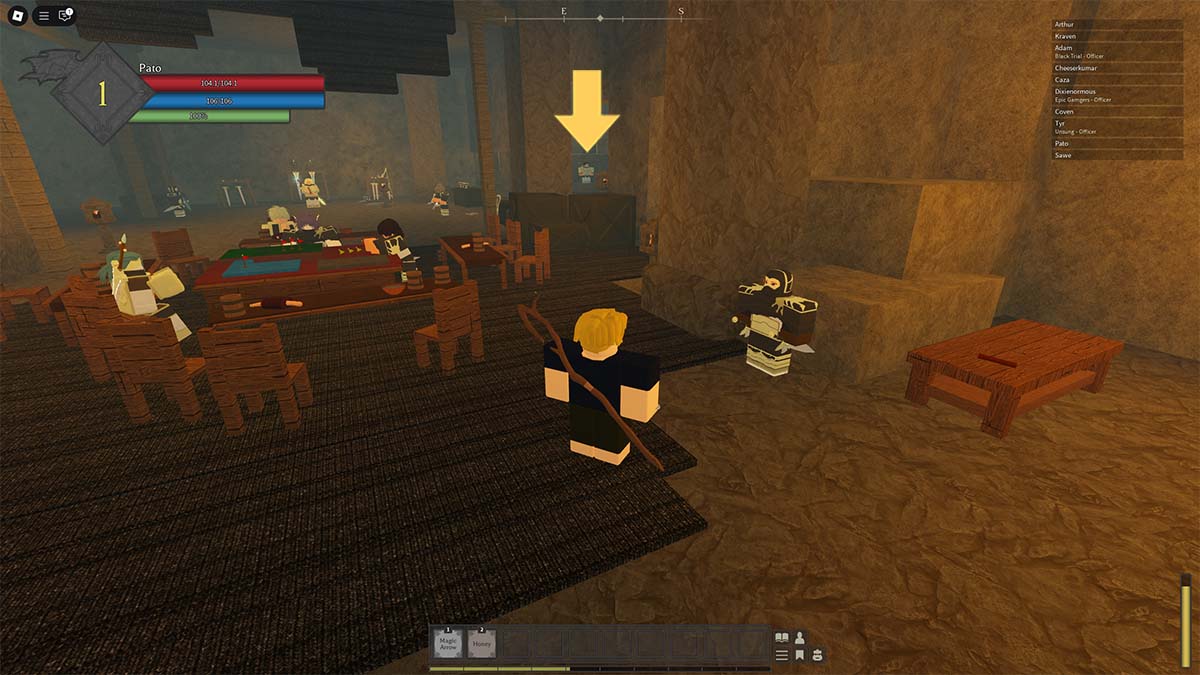Open the hamburger menu beside Roblox logo
Image resolution: width=1200 pixels, height=675 pixels.
(x=43, y=16)
